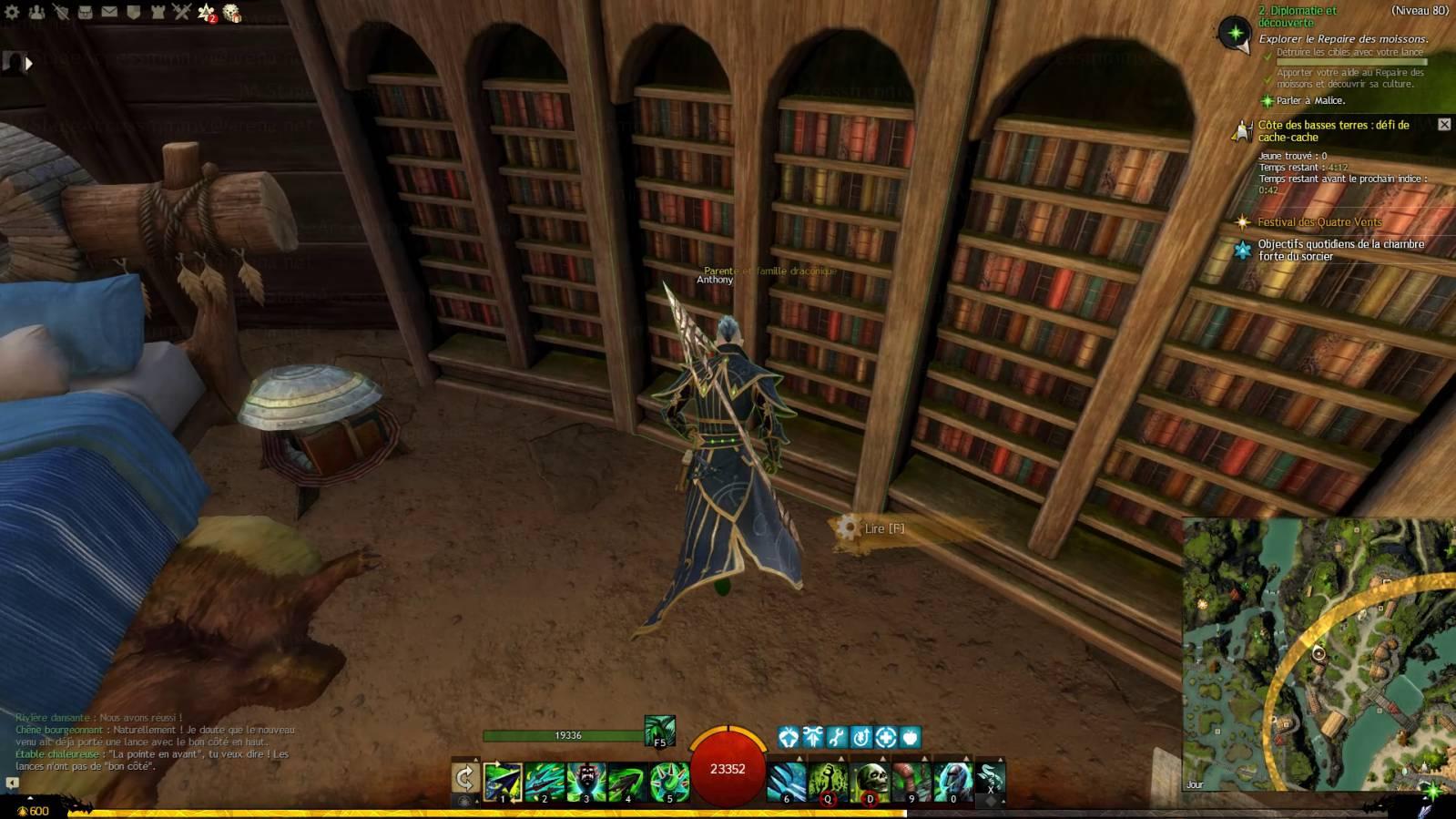Close the hide-and-seek challenge tracker
This screenshot has height=819, width=1456.
click(1444, 124)
